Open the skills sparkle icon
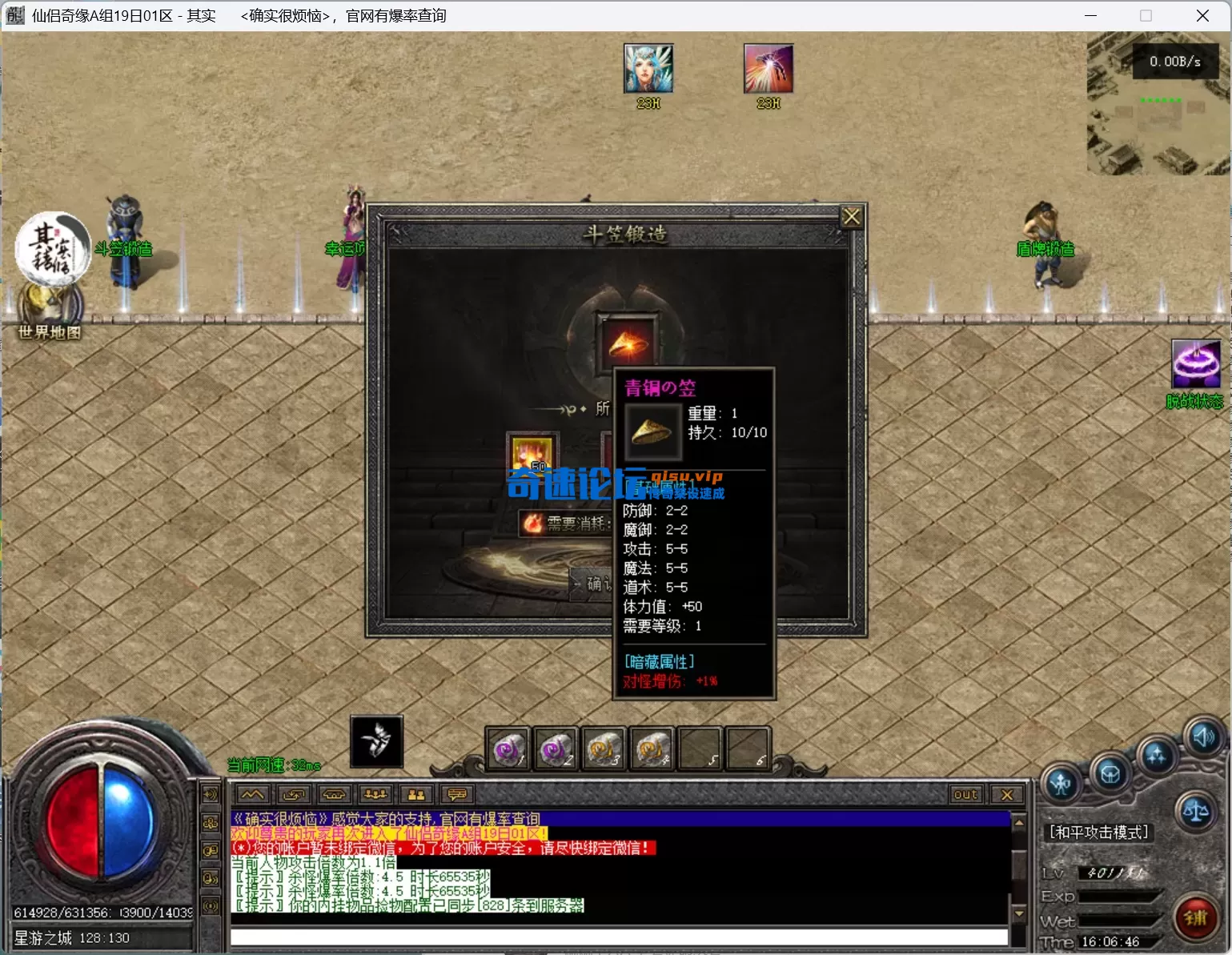The height and width of the screenshot is (955, 1232). 1156,755
